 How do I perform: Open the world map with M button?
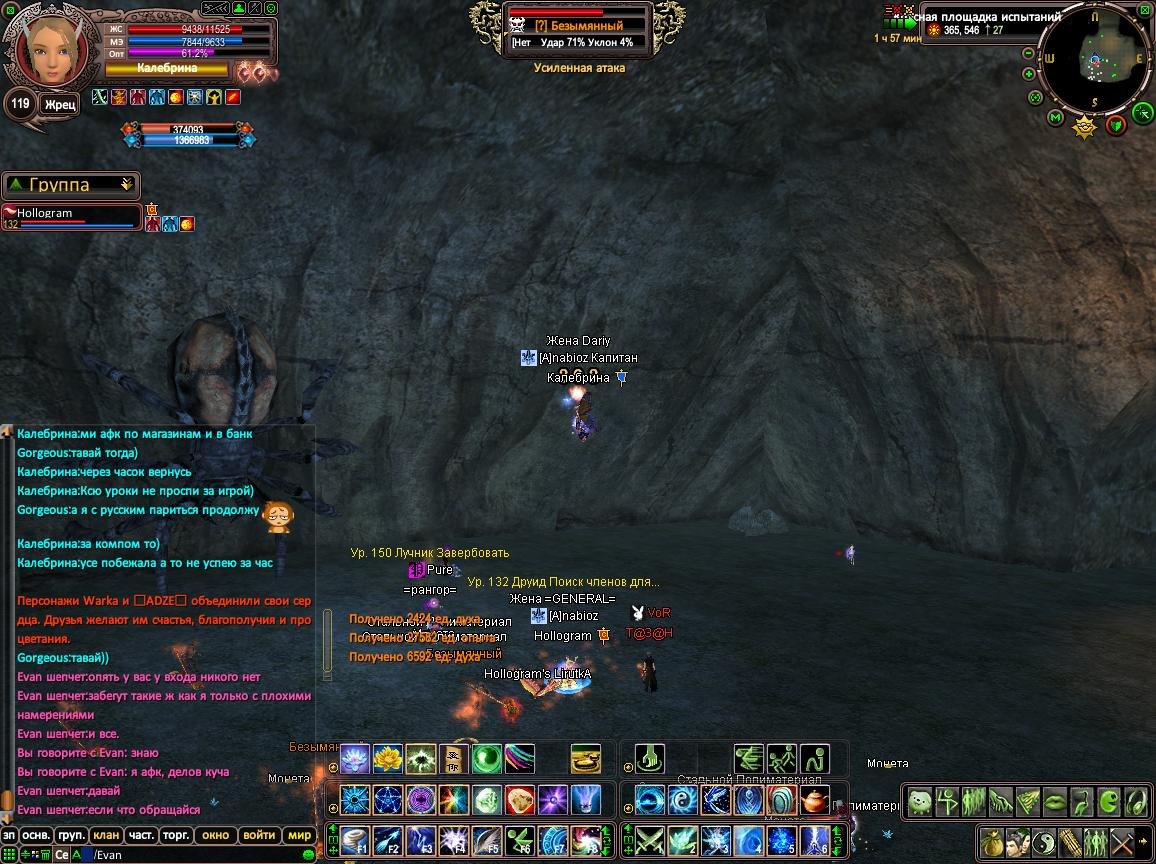1055,118
